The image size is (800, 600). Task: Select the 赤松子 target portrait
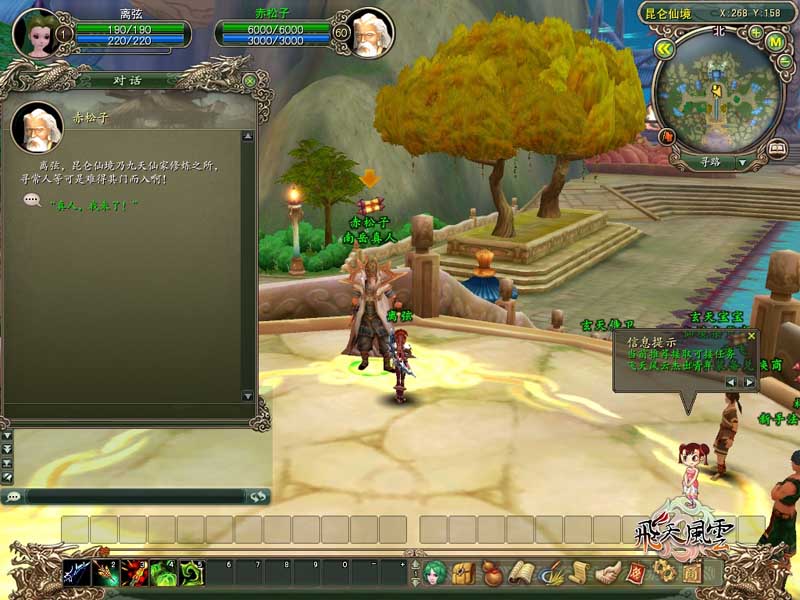(x=370, y=33)
